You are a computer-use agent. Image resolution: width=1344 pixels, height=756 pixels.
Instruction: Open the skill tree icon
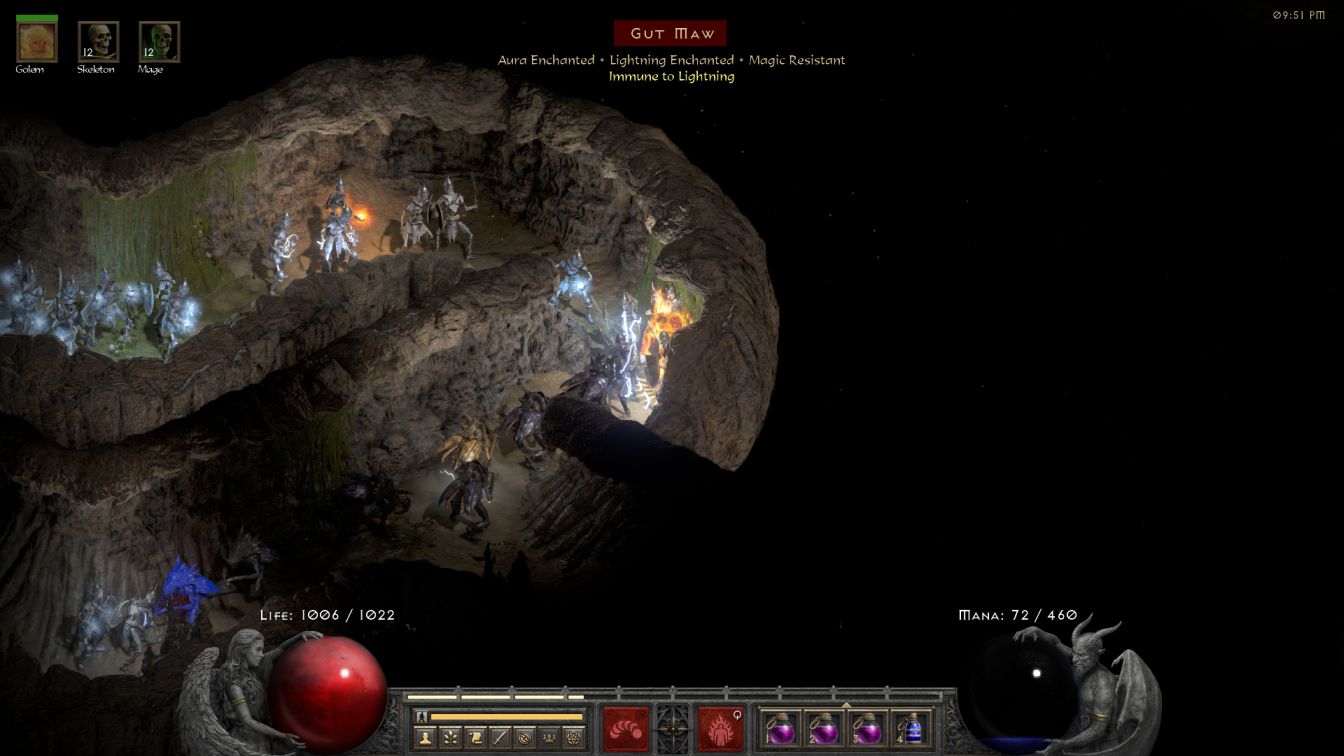[x=451, y=737]
